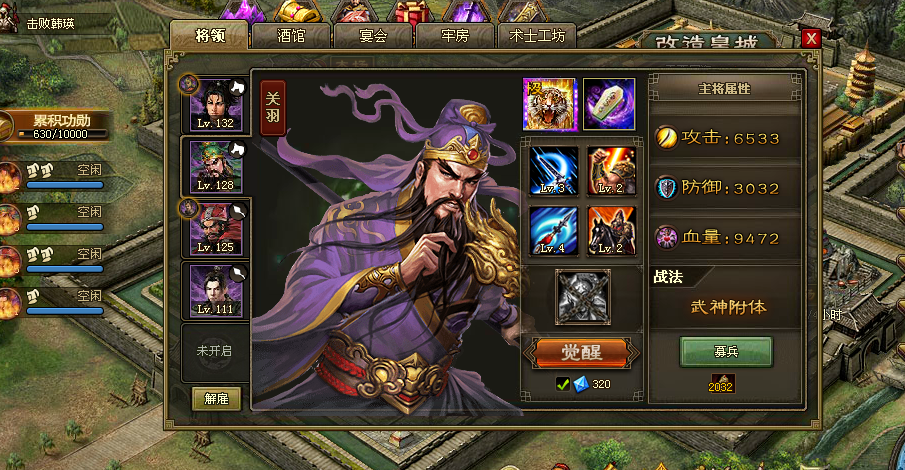Choose the Lv. 111 general portrait

coord(215,290)
